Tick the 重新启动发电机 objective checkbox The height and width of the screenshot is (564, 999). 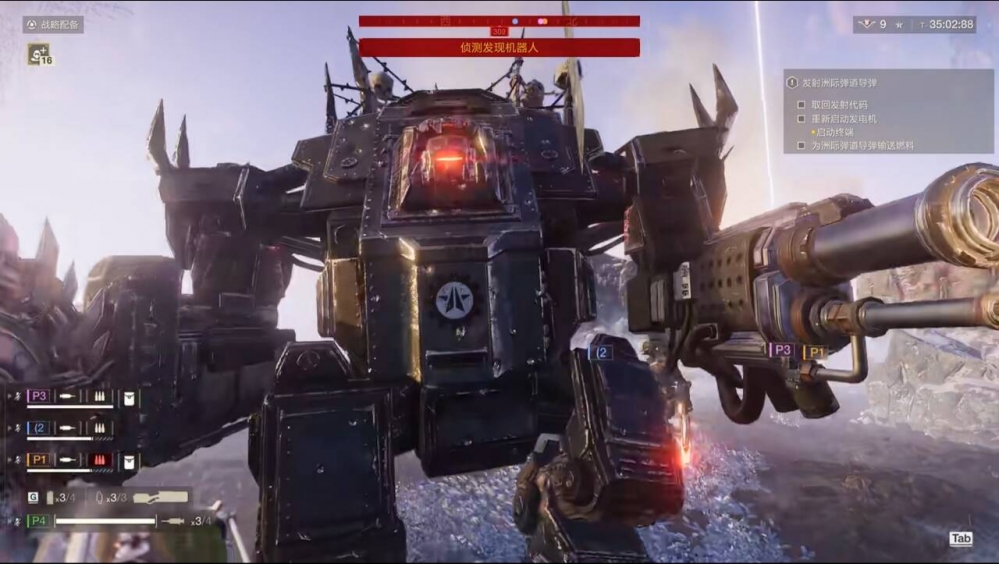pos(801,118)
